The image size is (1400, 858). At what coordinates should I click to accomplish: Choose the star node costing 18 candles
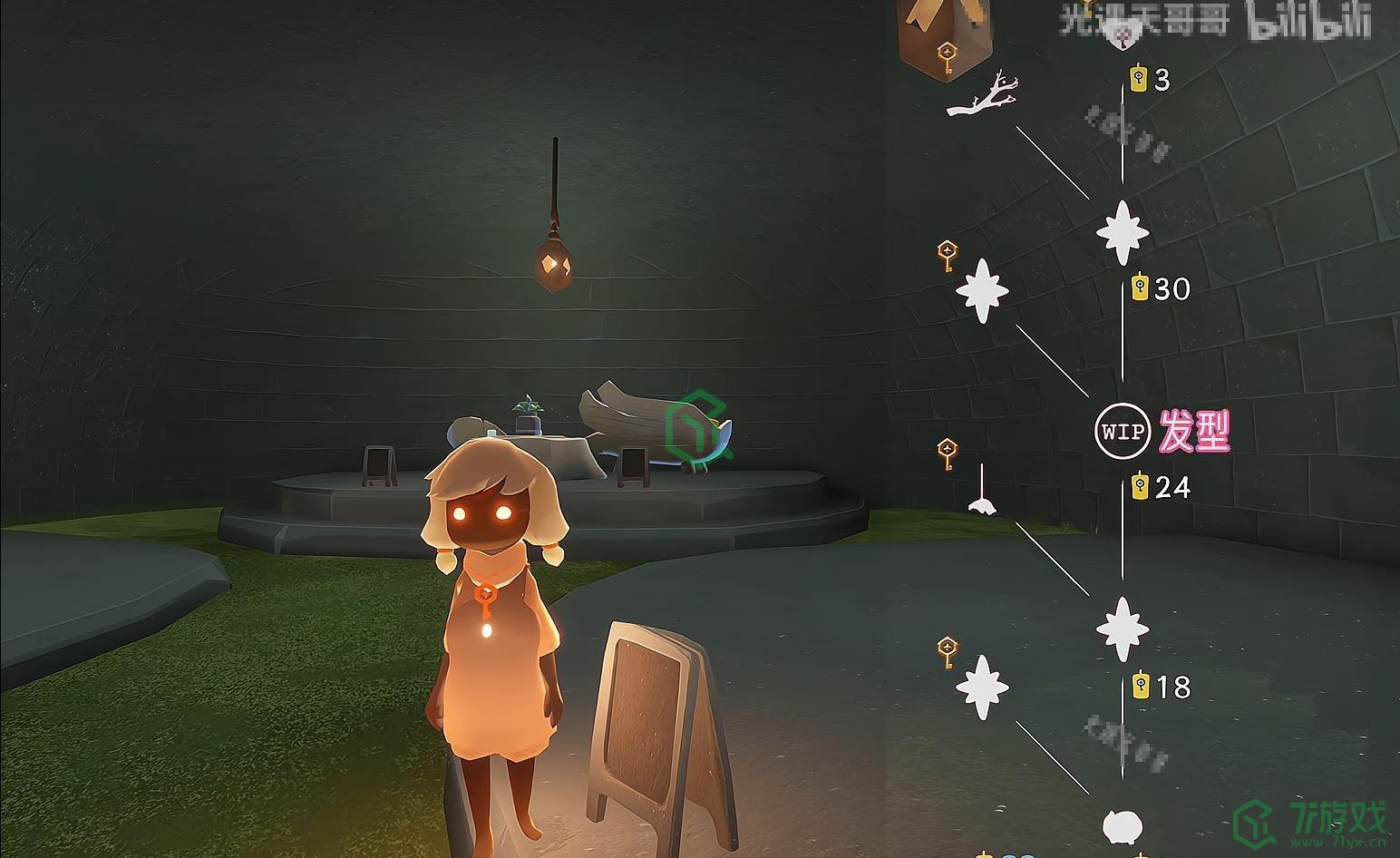pos(1123,629)
